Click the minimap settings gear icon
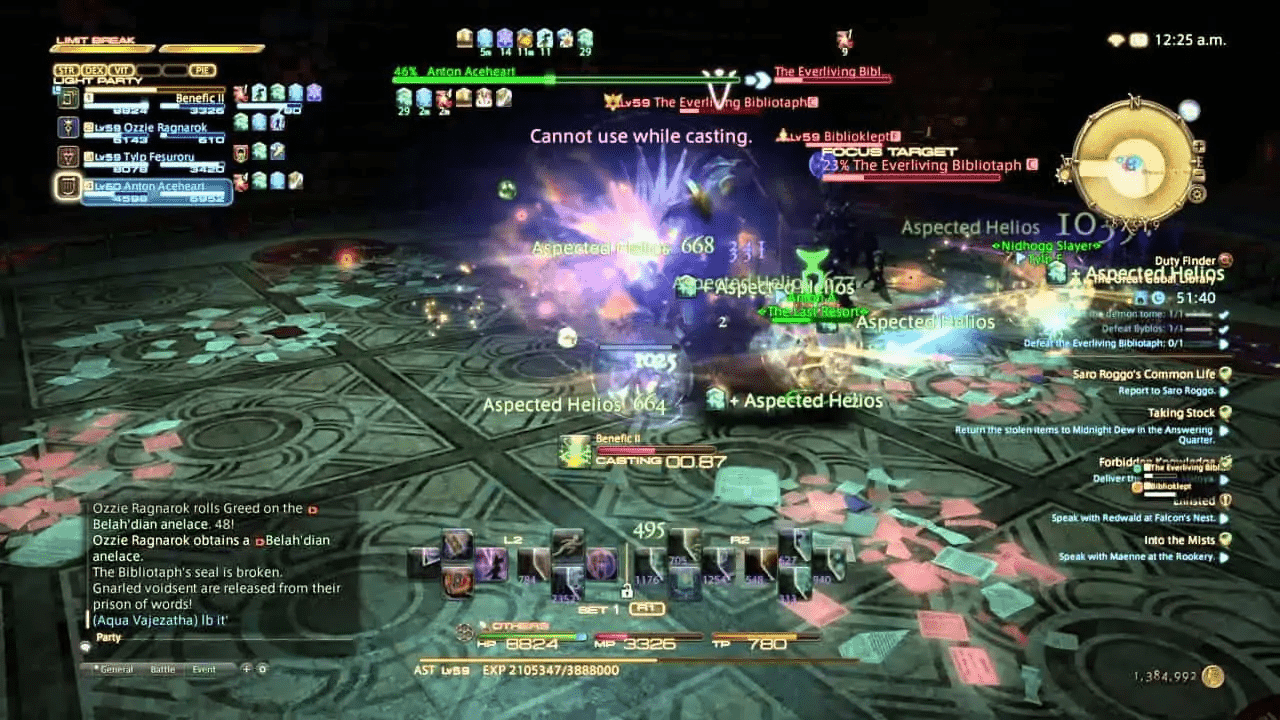This screenshot has width=1280, height=720. [x=1196, y=196]
